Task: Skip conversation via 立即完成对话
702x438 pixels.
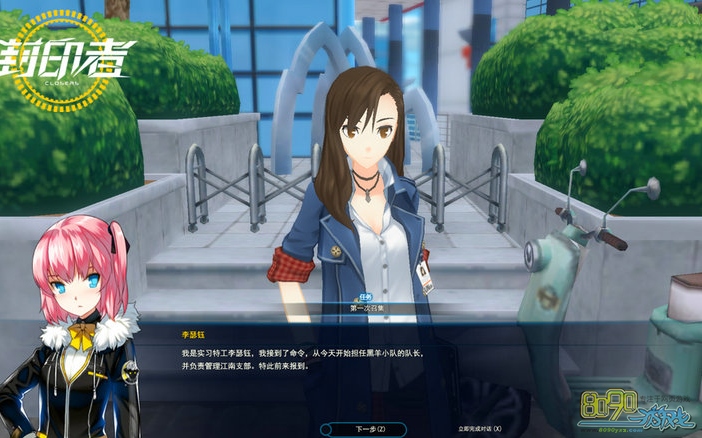Action: pyautogui.click(x=479, y=428)
